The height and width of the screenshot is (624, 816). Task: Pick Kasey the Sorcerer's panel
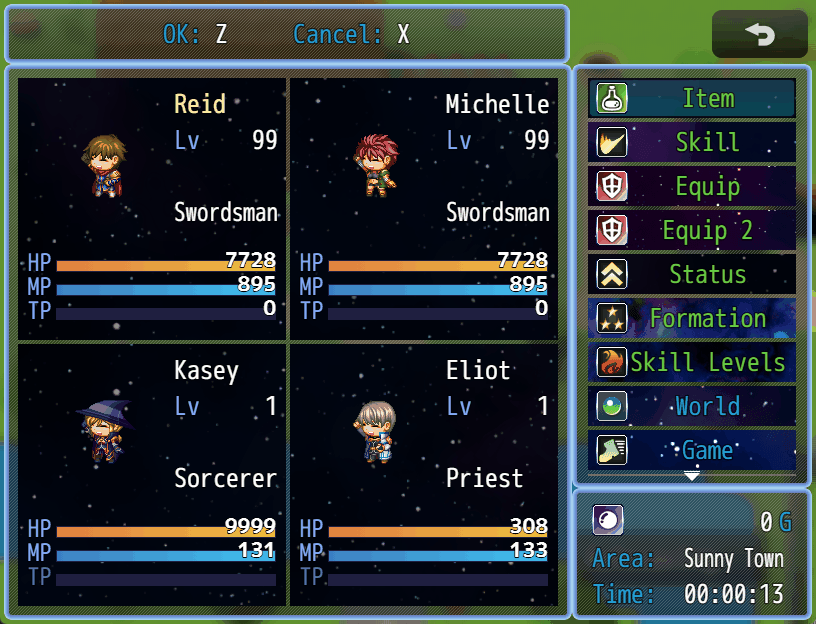tap(152, 475)
